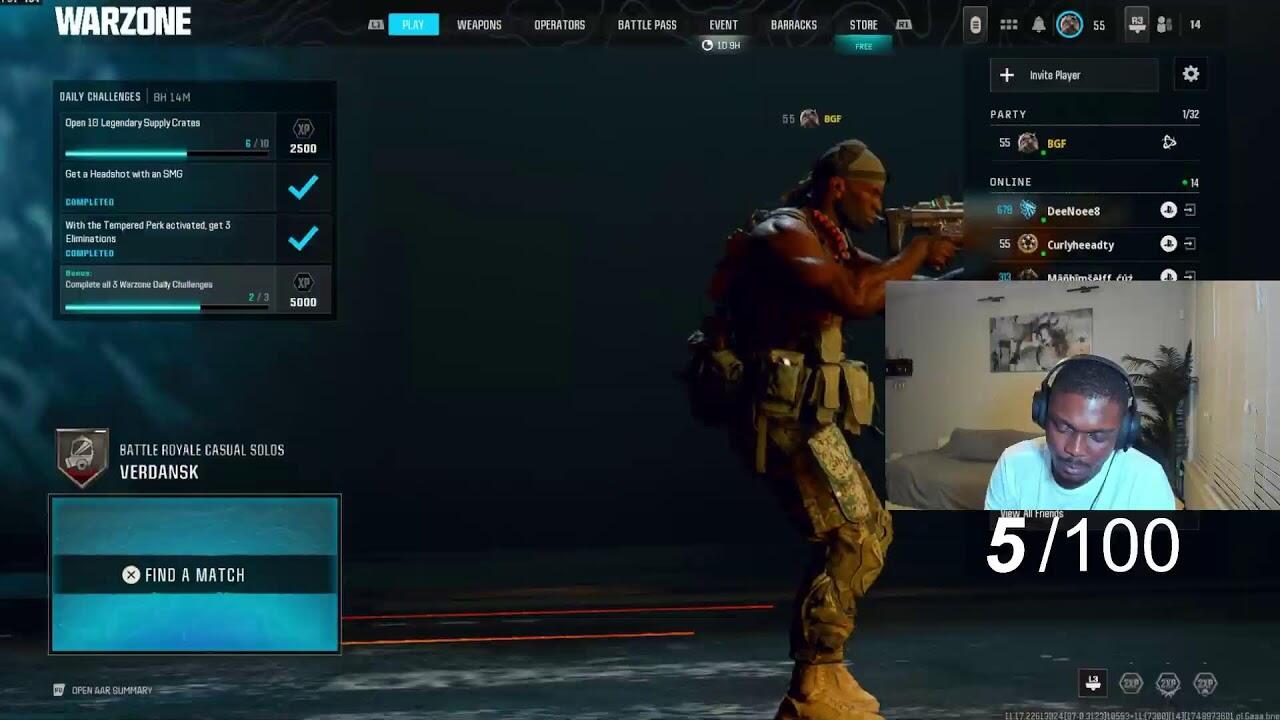Select the Event tab
The height and width of the screenshot is (720, 1280).
click(x=723, y=25)
